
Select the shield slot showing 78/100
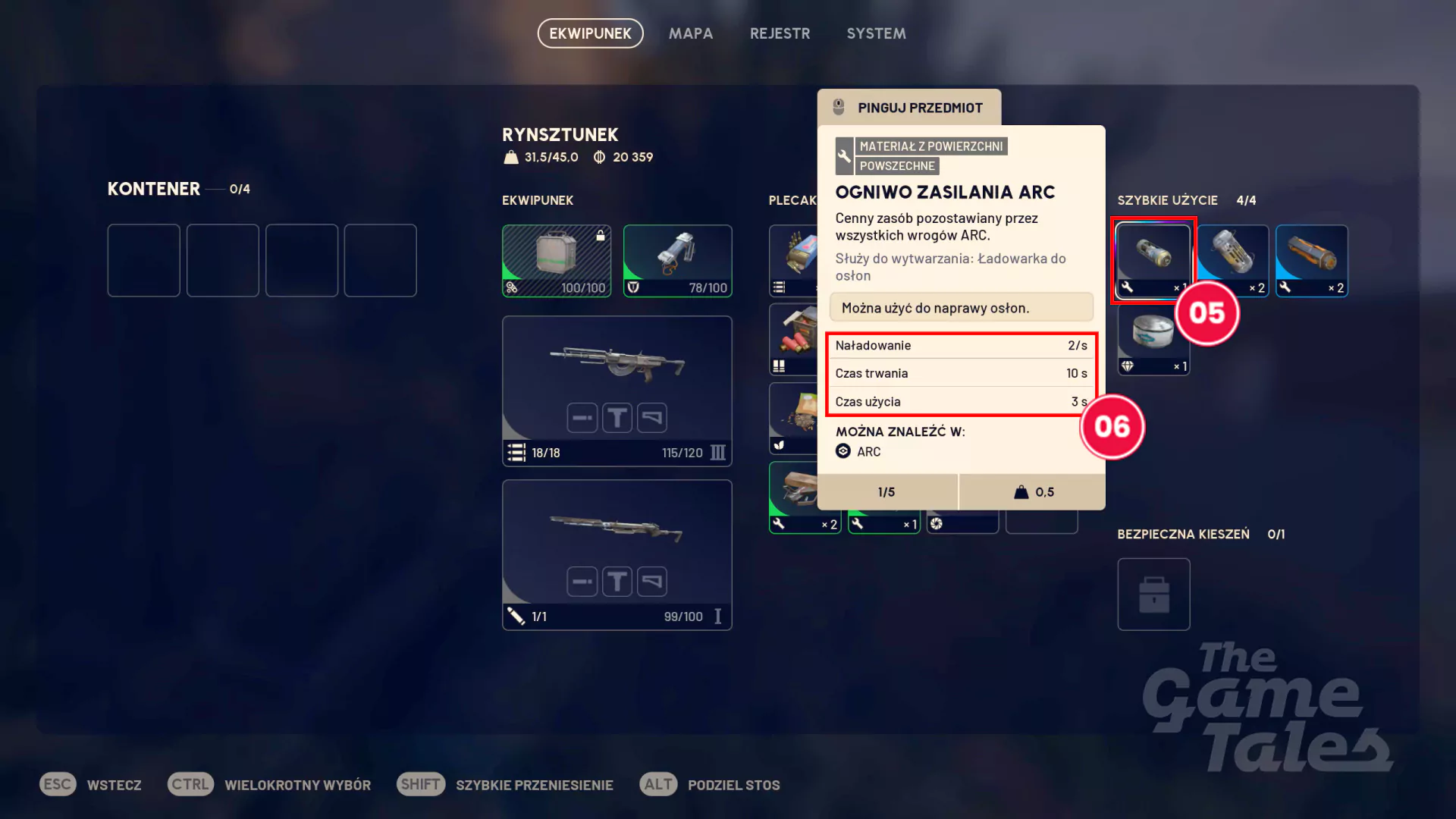click(x=677, y=260)
